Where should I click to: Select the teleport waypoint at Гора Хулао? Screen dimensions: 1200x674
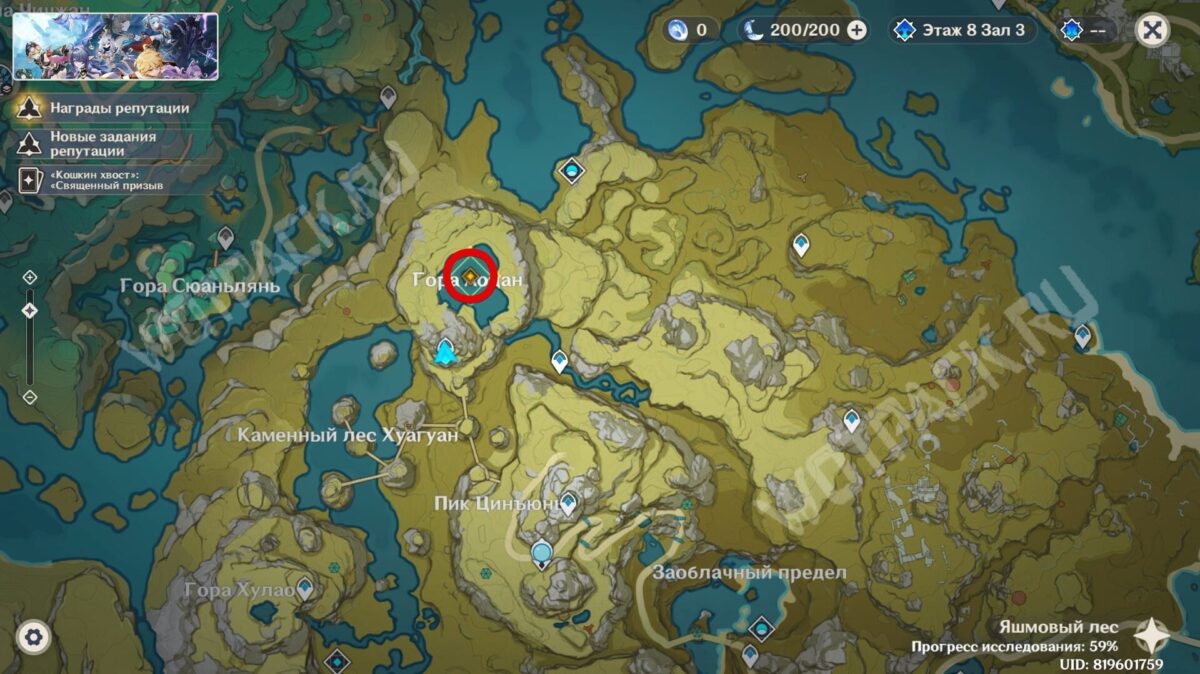[304, 587]
